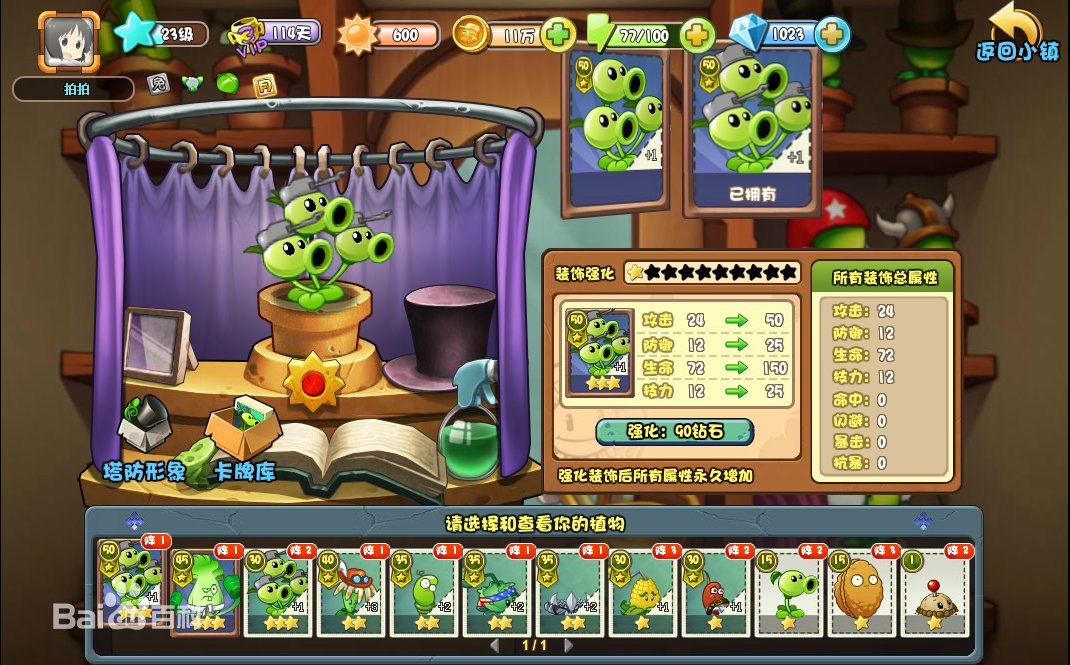The image size is (1070, 665).
Task: Go to the previous plant page
Action: (495, 646)
